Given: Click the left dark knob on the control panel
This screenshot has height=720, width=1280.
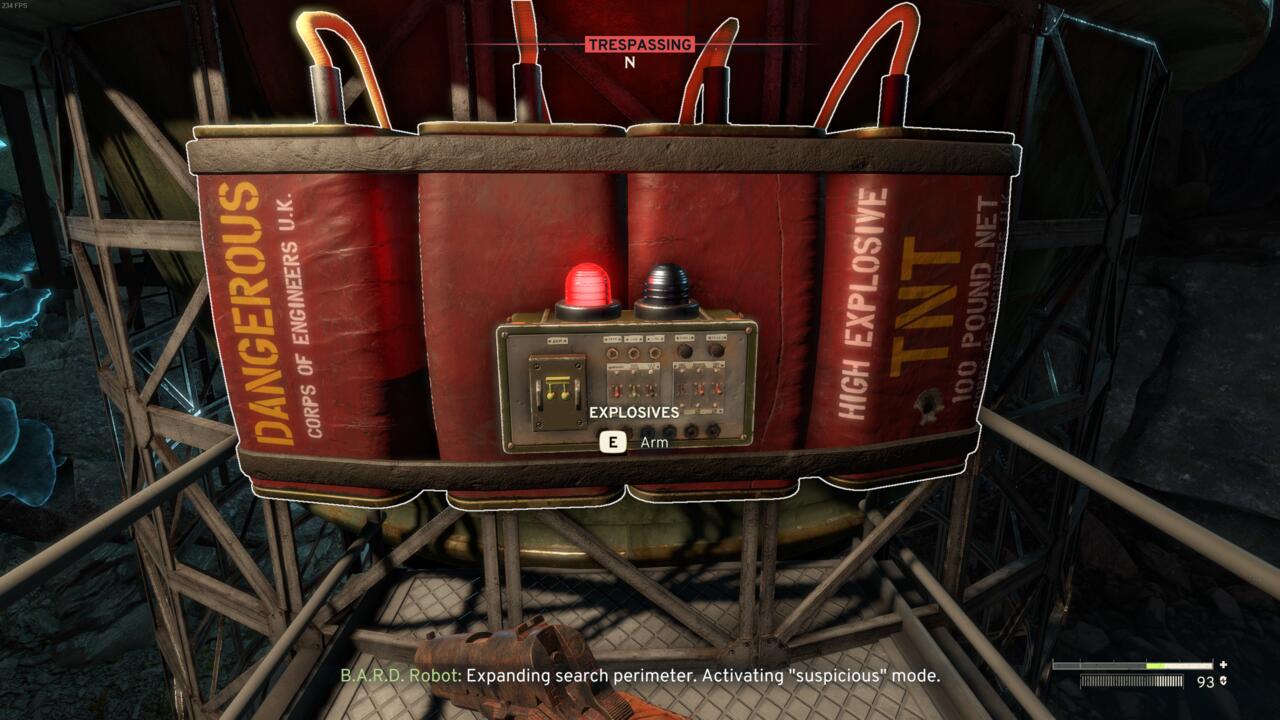Looking at the screenshot, I should point(686,351).
